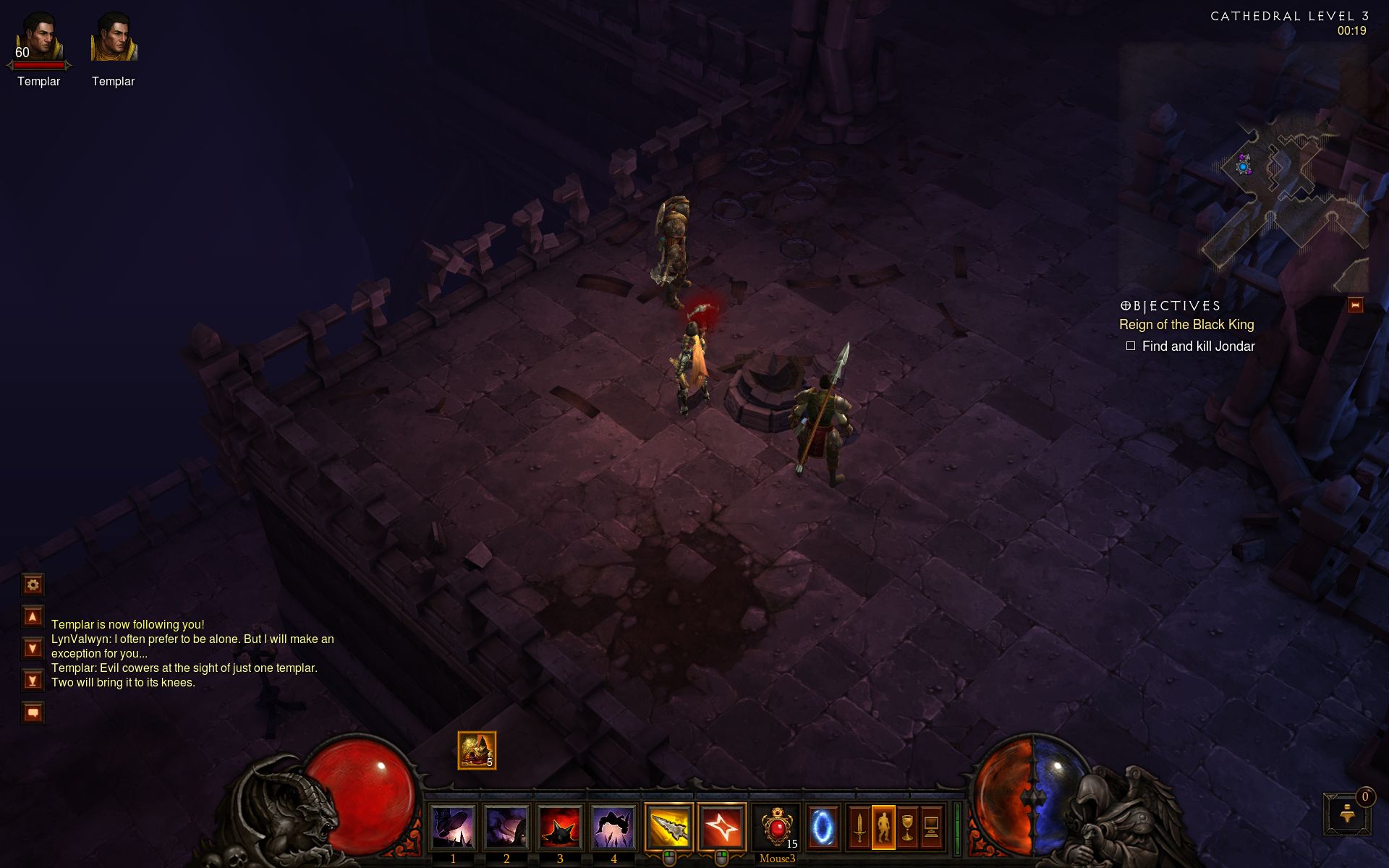Open the skills menu with the sword icon

point(859,827)
